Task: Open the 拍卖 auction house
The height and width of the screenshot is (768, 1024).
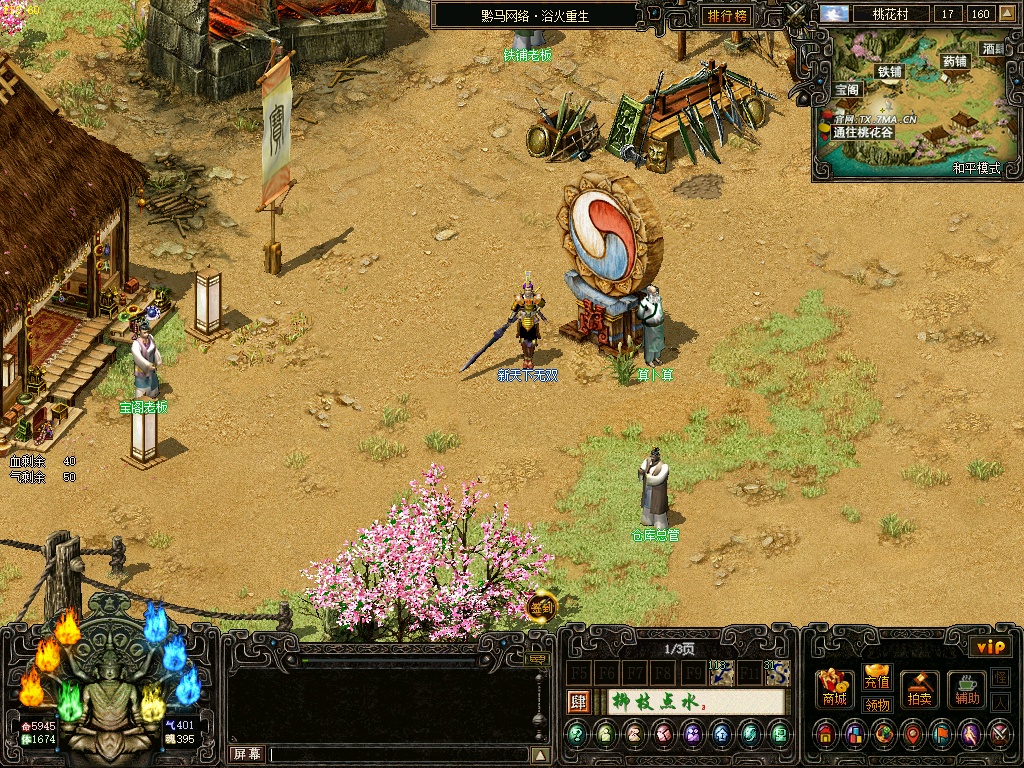Action: [x=920, y=689]
